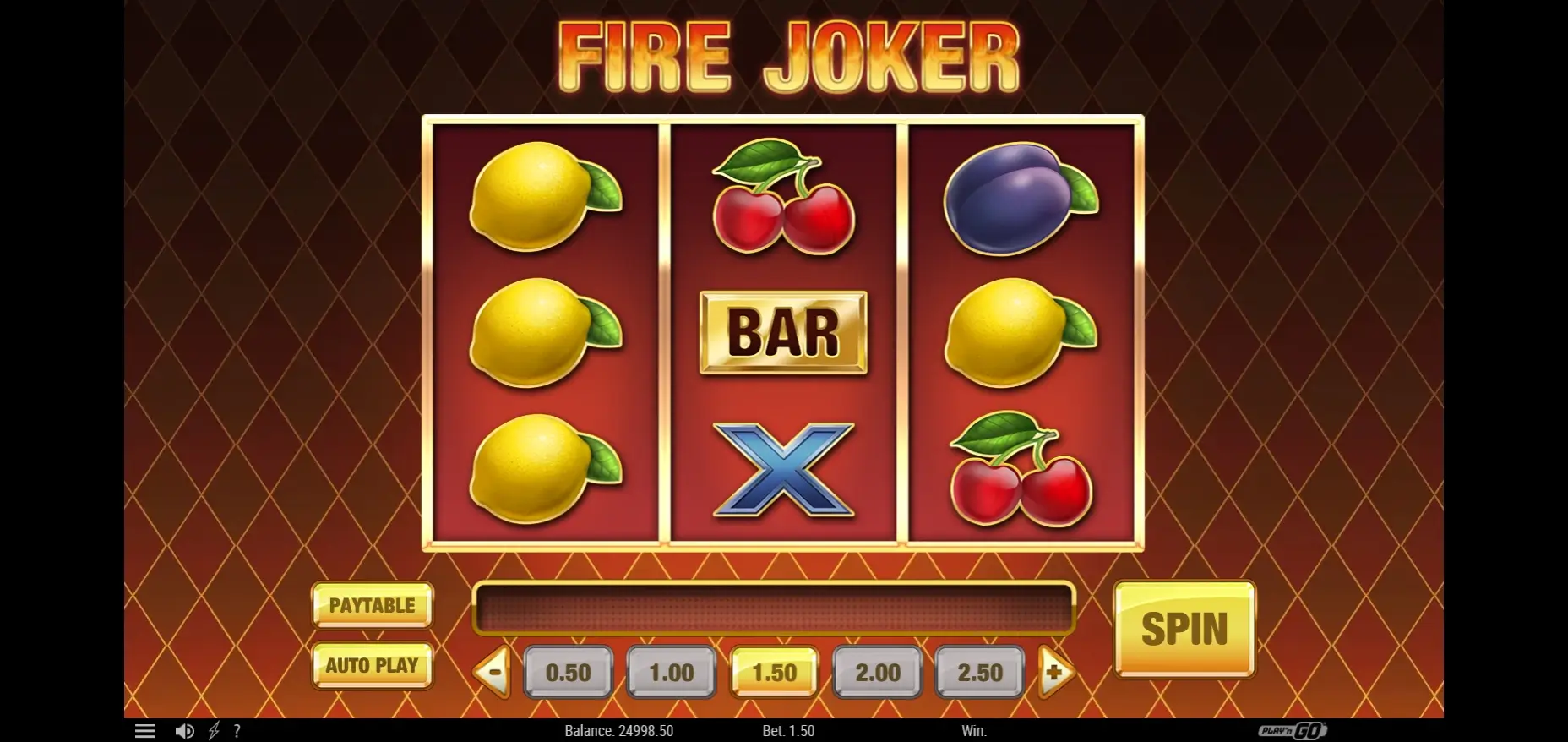Screen dimensions: 1568x742
Task: Click the Play'n GO logo
Action: point(1293,730)
